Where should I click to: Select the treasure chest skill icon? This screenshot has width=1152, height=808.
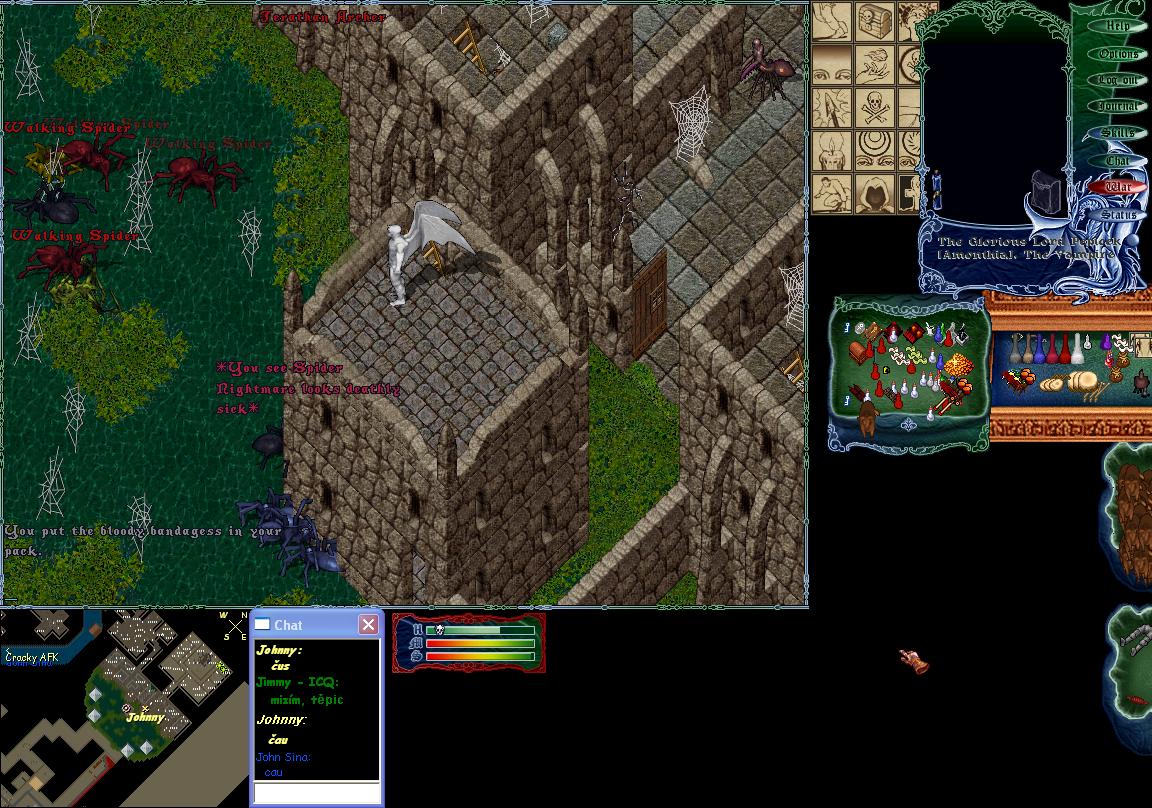[x=874, y=22]
